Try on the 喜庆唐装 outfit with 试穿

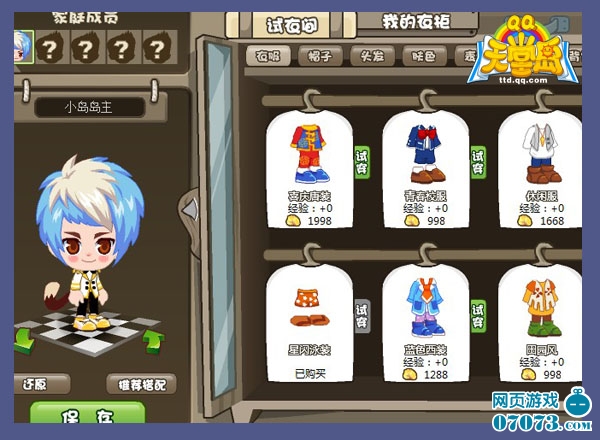(x=362, y=161)
